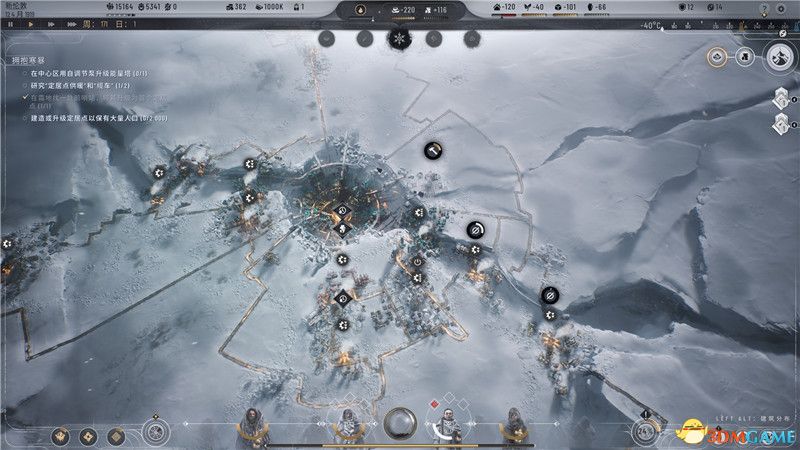800x450 pixels.
Task: Click the heat demand readout showing -220
Action: 406,11
